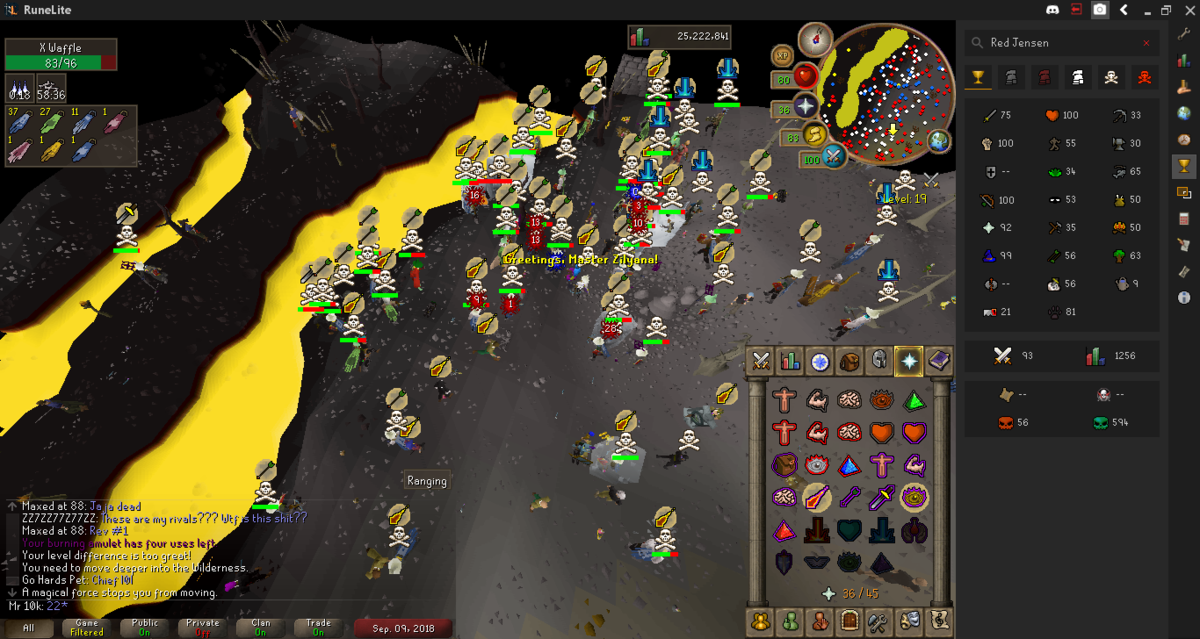This screenshot has width=1200, height=639.
Task: Take a screenshot with the camera button
Action: [x=1100, y=10]
